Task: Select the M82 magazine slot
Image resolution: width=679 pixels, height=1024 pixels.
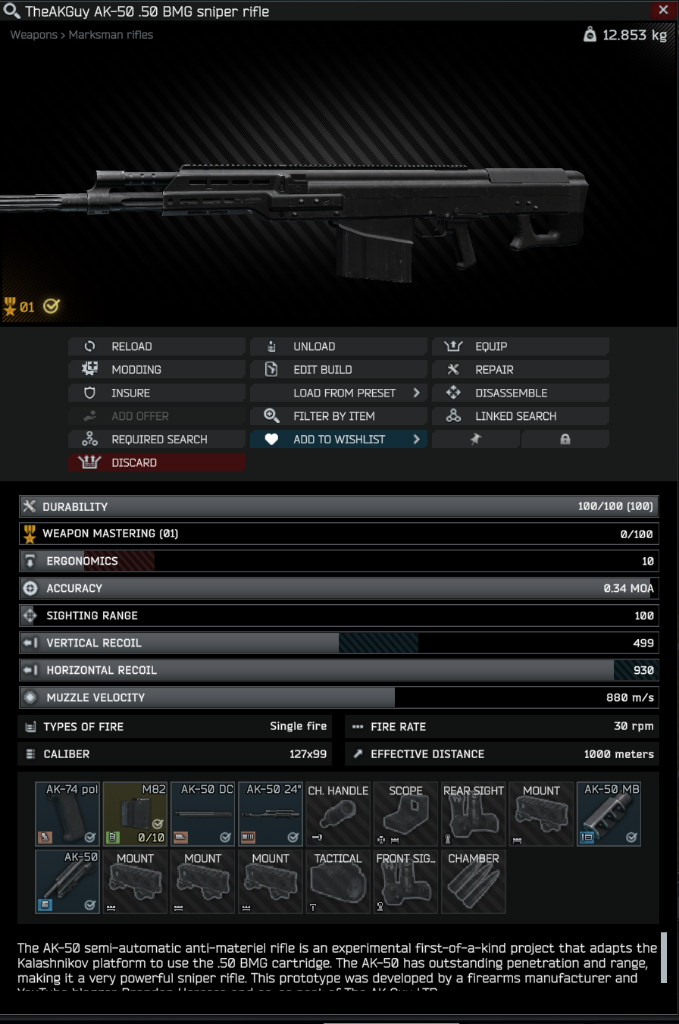Action: tap(135, 814)
